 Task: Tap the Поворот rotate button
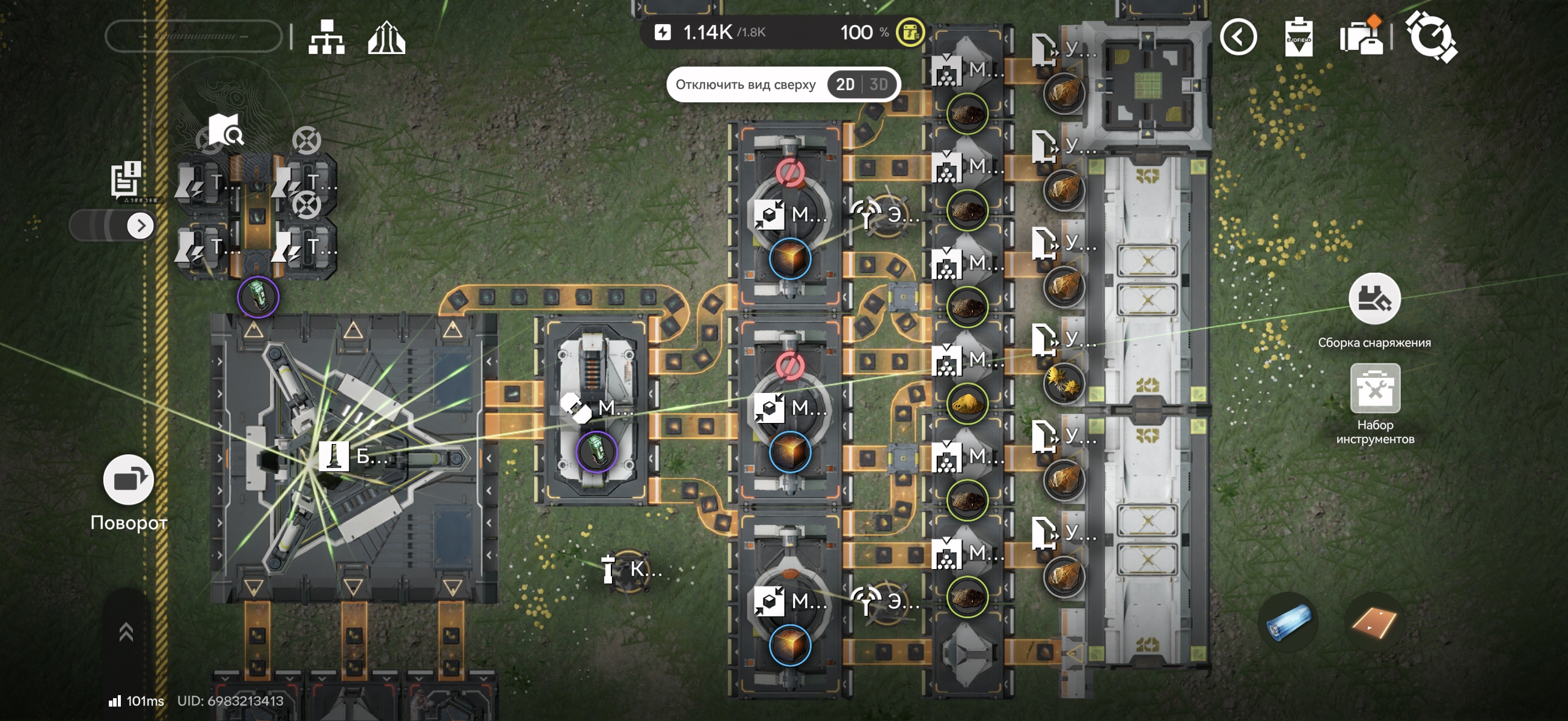pos(129,480)
